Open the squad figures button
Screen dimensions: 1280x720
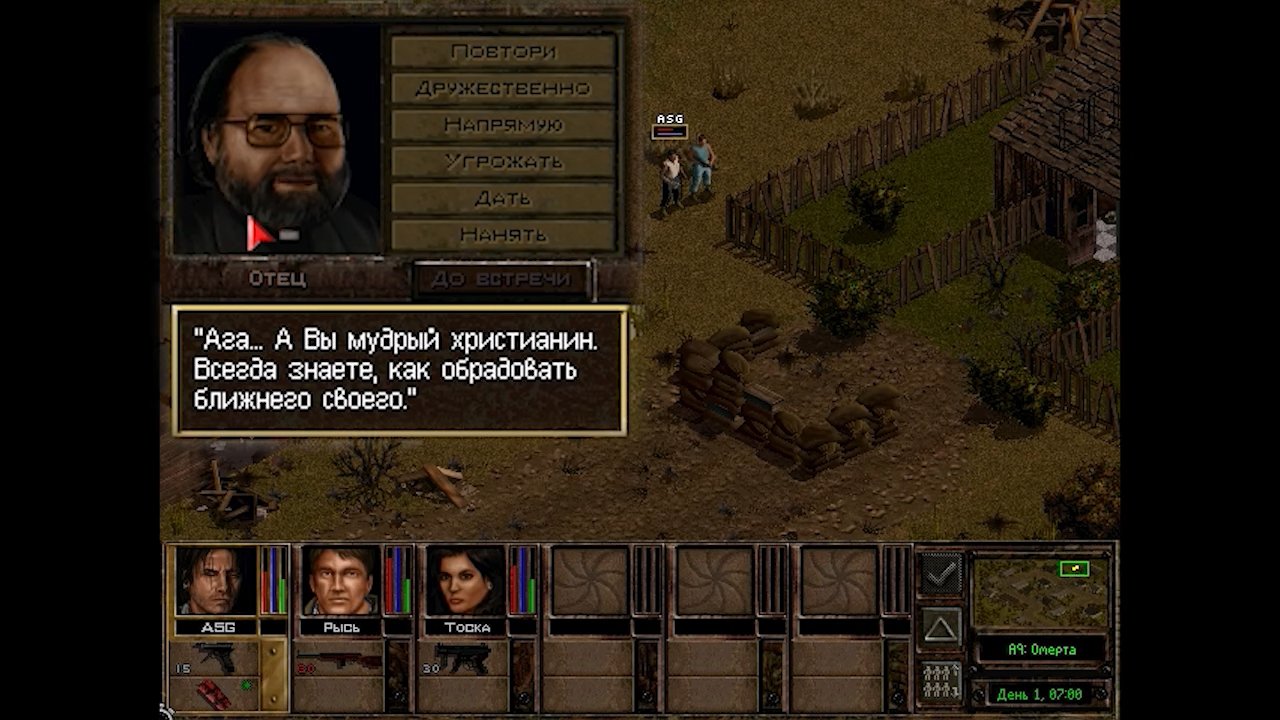941,682
